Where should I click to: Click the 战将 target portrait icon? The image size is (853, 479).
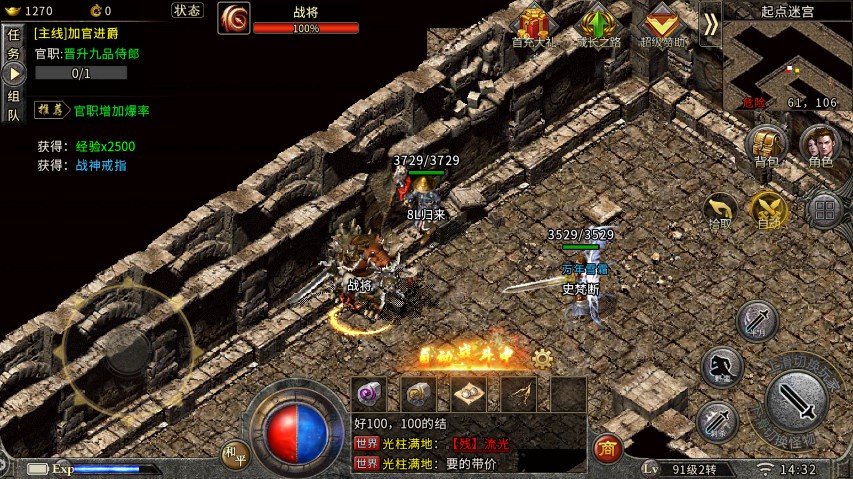click(234, 18)
